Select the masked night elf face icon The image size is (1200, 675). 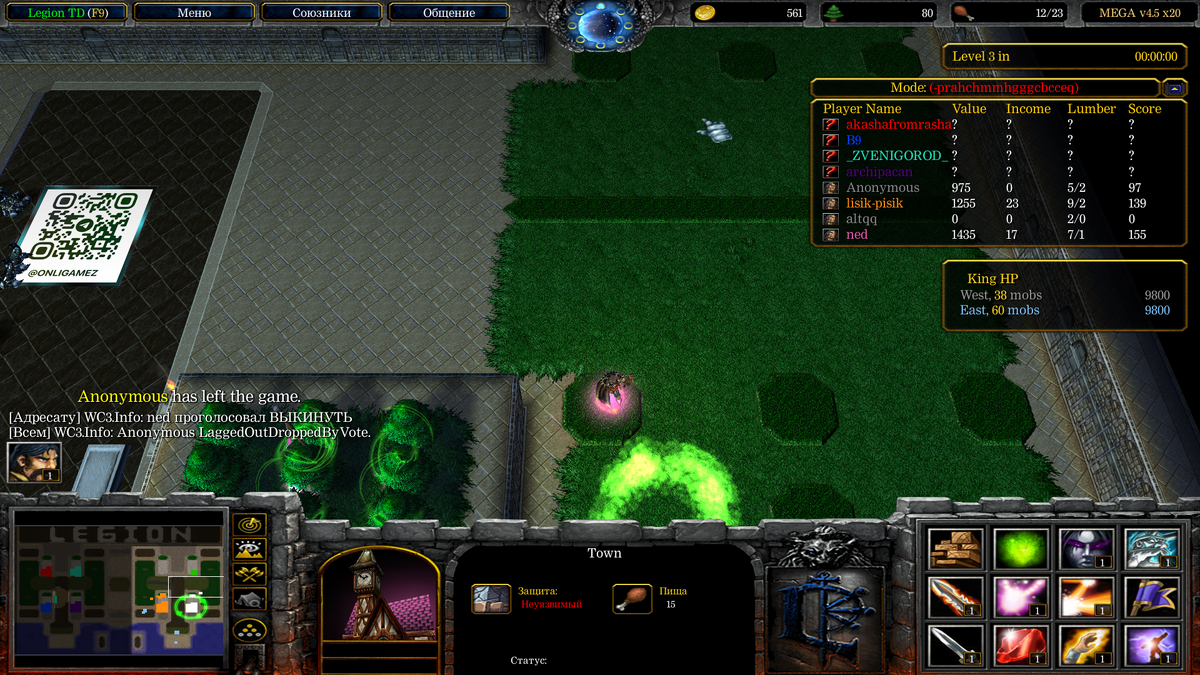pyautogui.click(x=1085, y=548)
